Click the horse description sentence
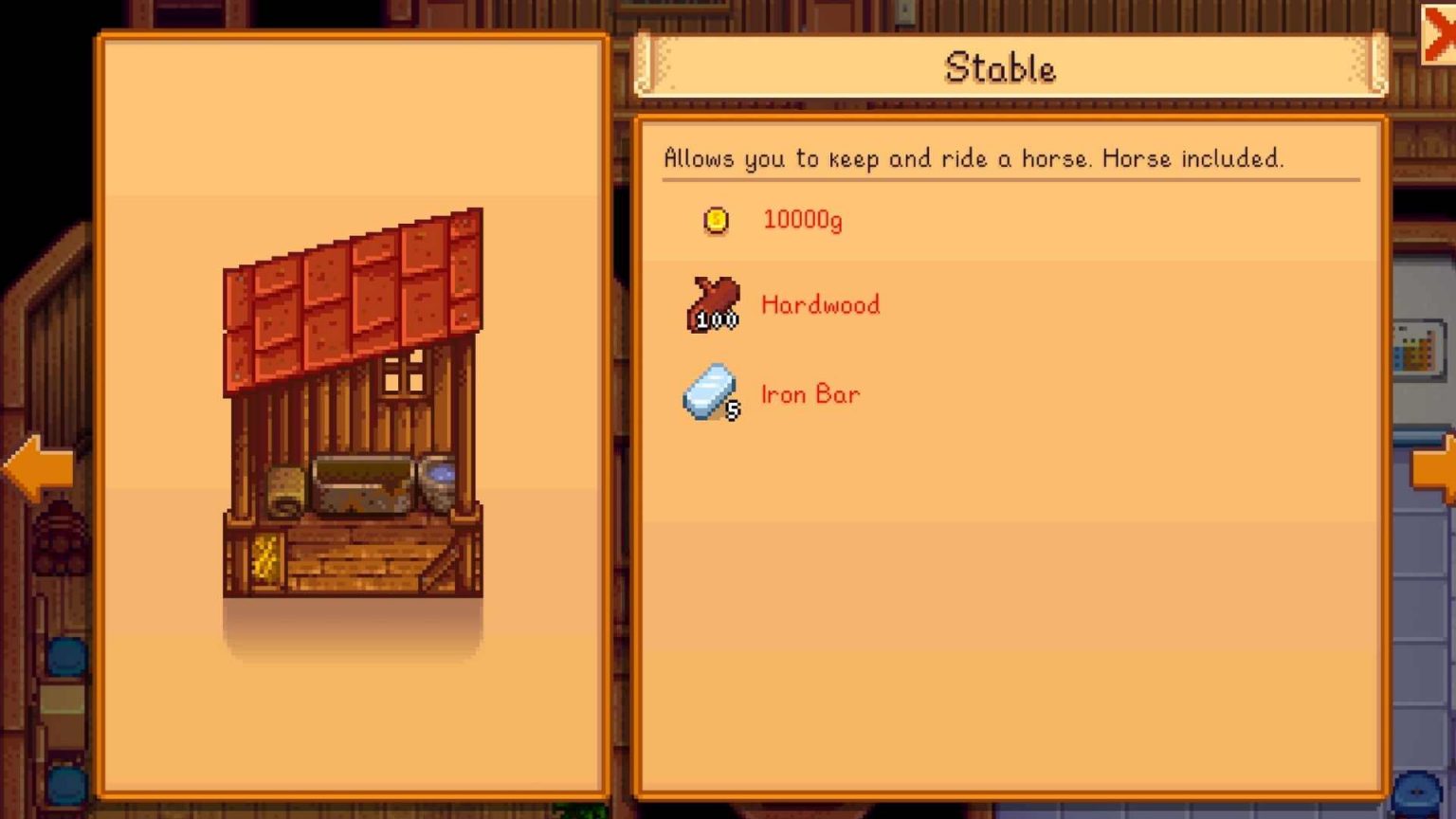1456x819 pixels. click(x=974, y=158)
